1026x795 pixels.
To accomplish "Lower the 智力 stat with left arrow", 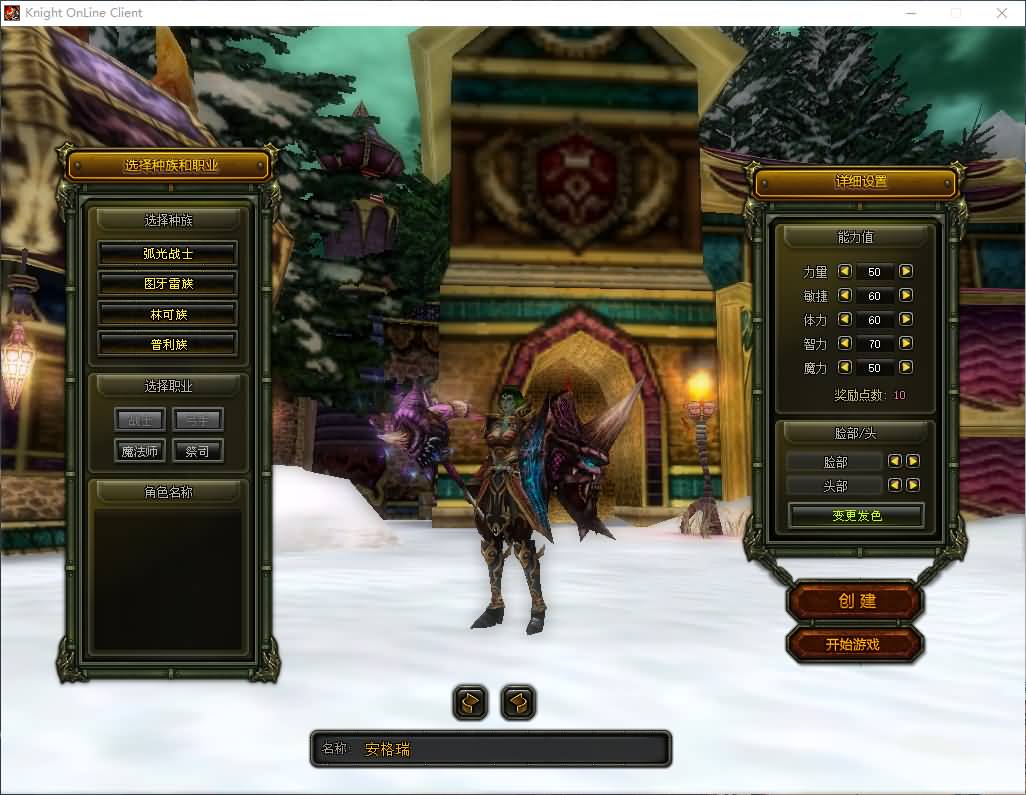I will [x=844, y=343].
